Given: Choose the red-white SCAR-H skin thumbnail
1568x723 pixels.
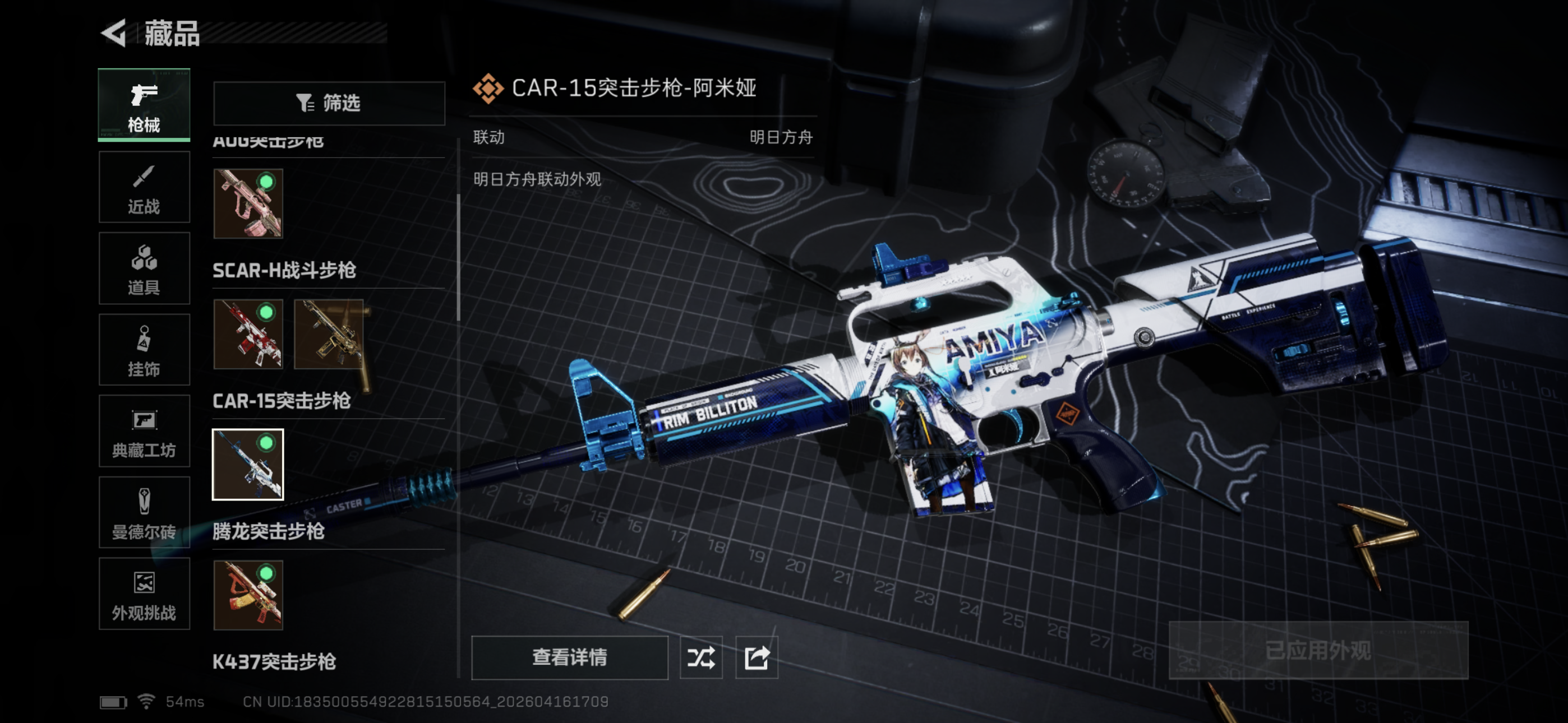Looking at the screenshot, I should (248, 334).
